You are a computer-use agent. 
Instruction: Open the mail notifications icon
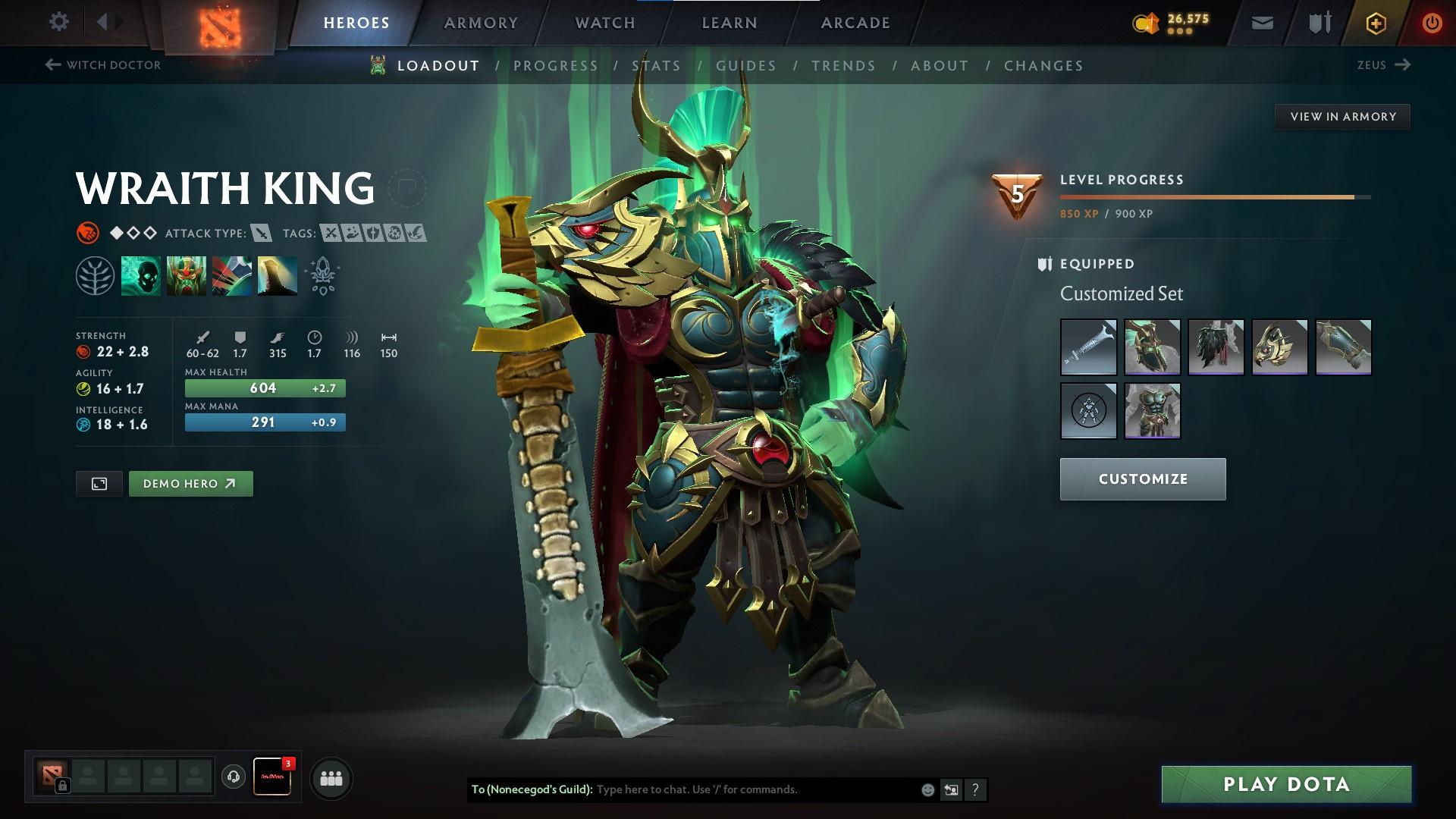1261,22
